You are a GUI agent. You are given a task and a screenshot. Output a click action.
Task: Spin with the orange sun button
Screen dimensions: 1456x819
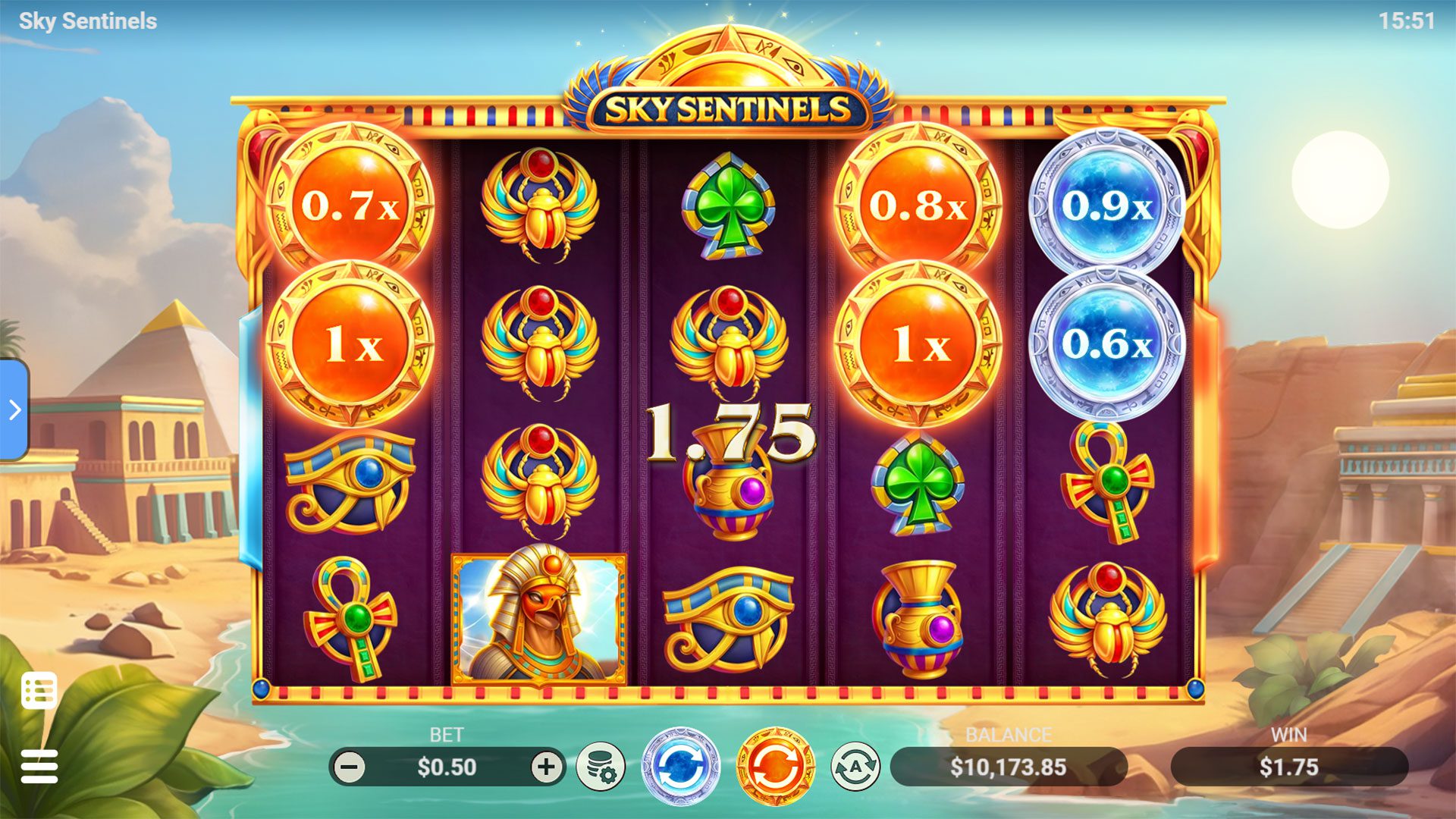click(x=774, y=767)
